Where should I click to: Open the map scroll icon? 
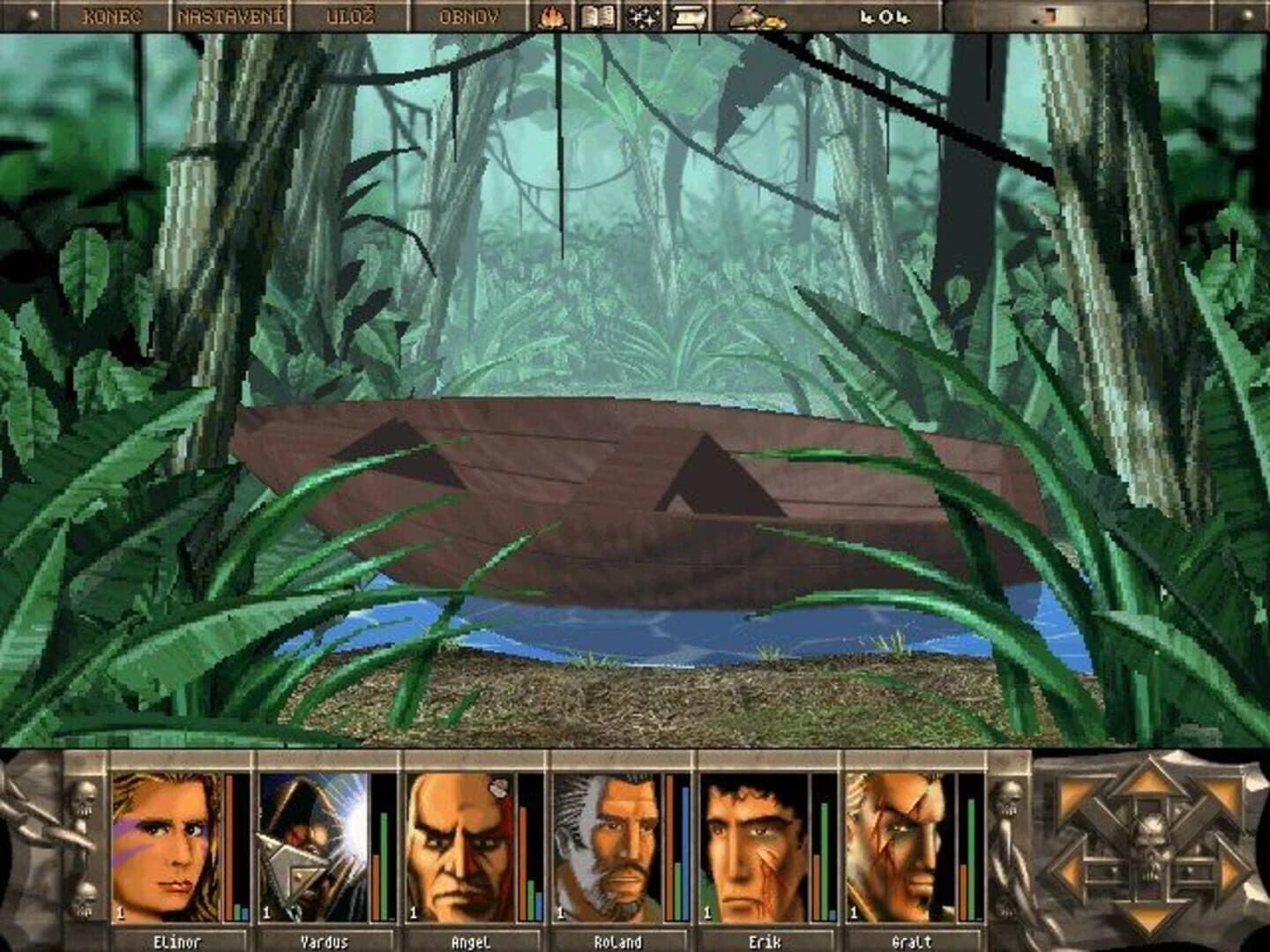[x=688, y=15]
